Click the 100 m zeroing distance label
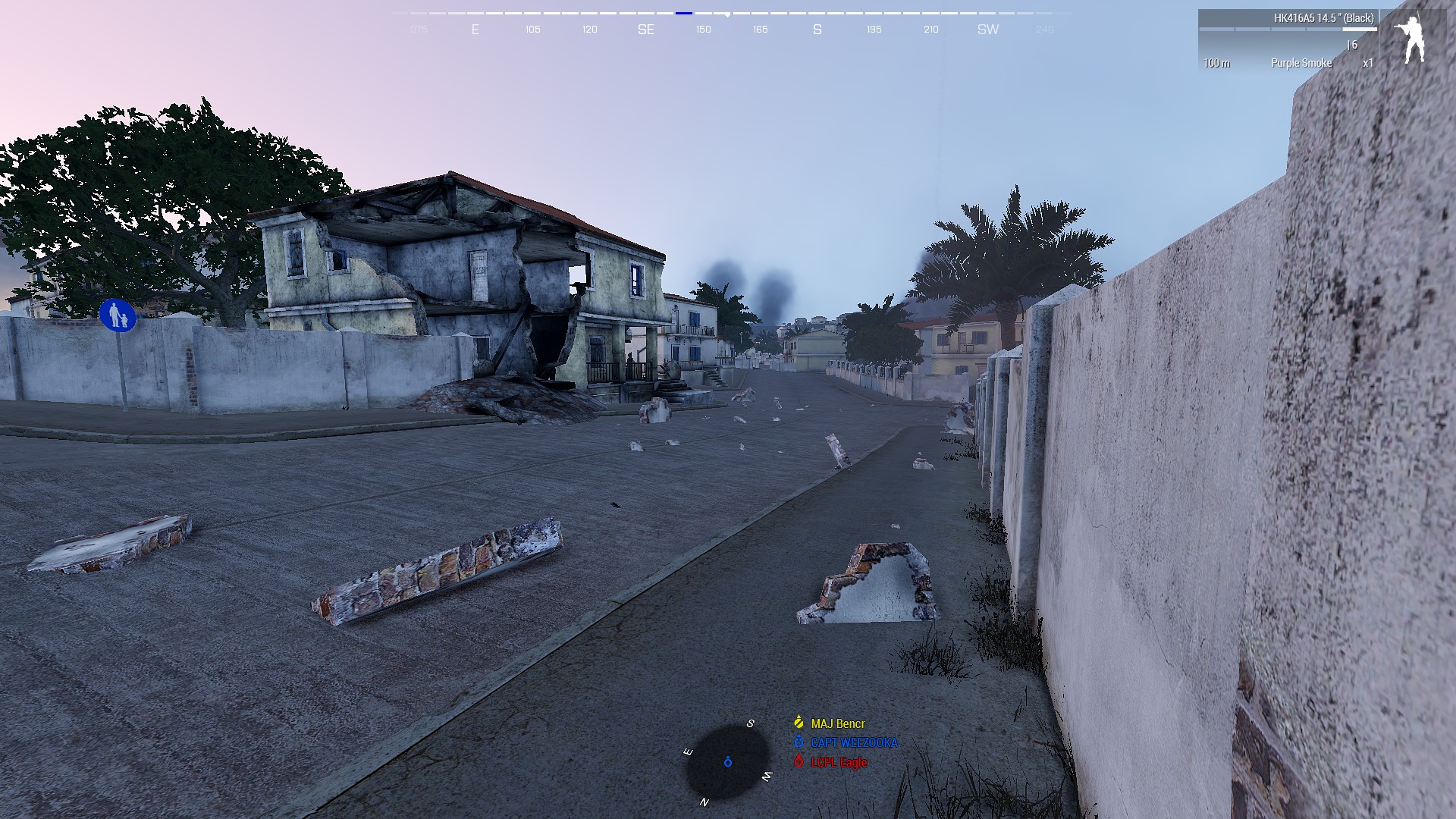1456x819 pixels. 1217,63
